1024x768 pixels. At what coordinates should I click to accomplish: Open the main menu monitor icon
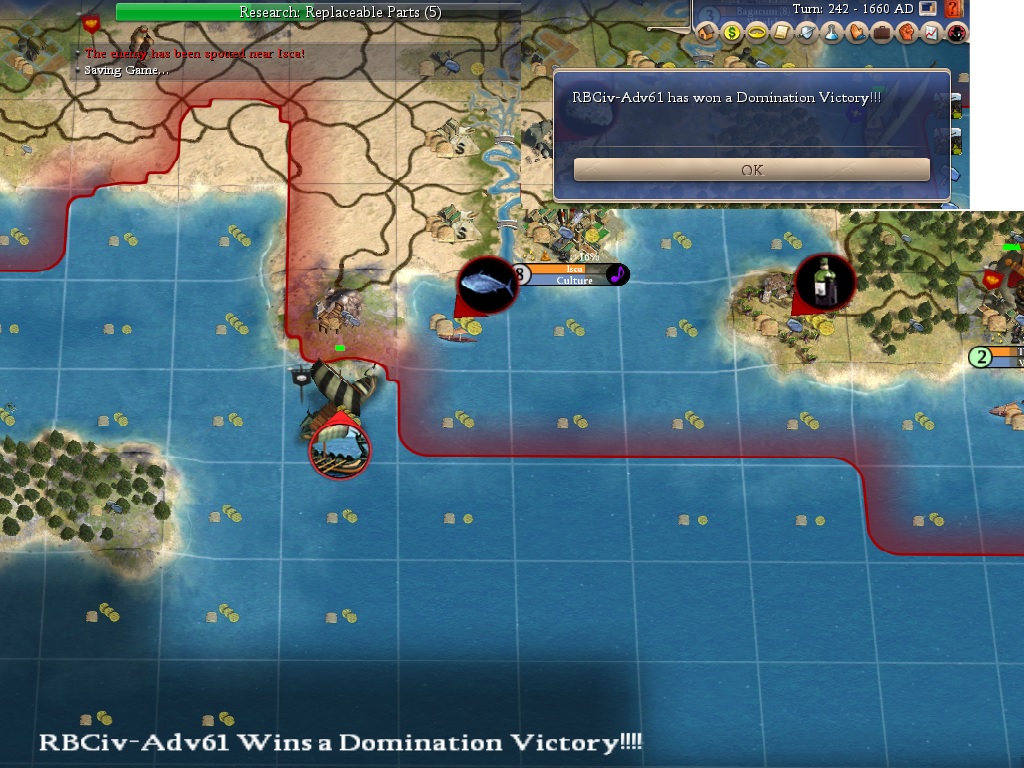(x=927, y=9)
